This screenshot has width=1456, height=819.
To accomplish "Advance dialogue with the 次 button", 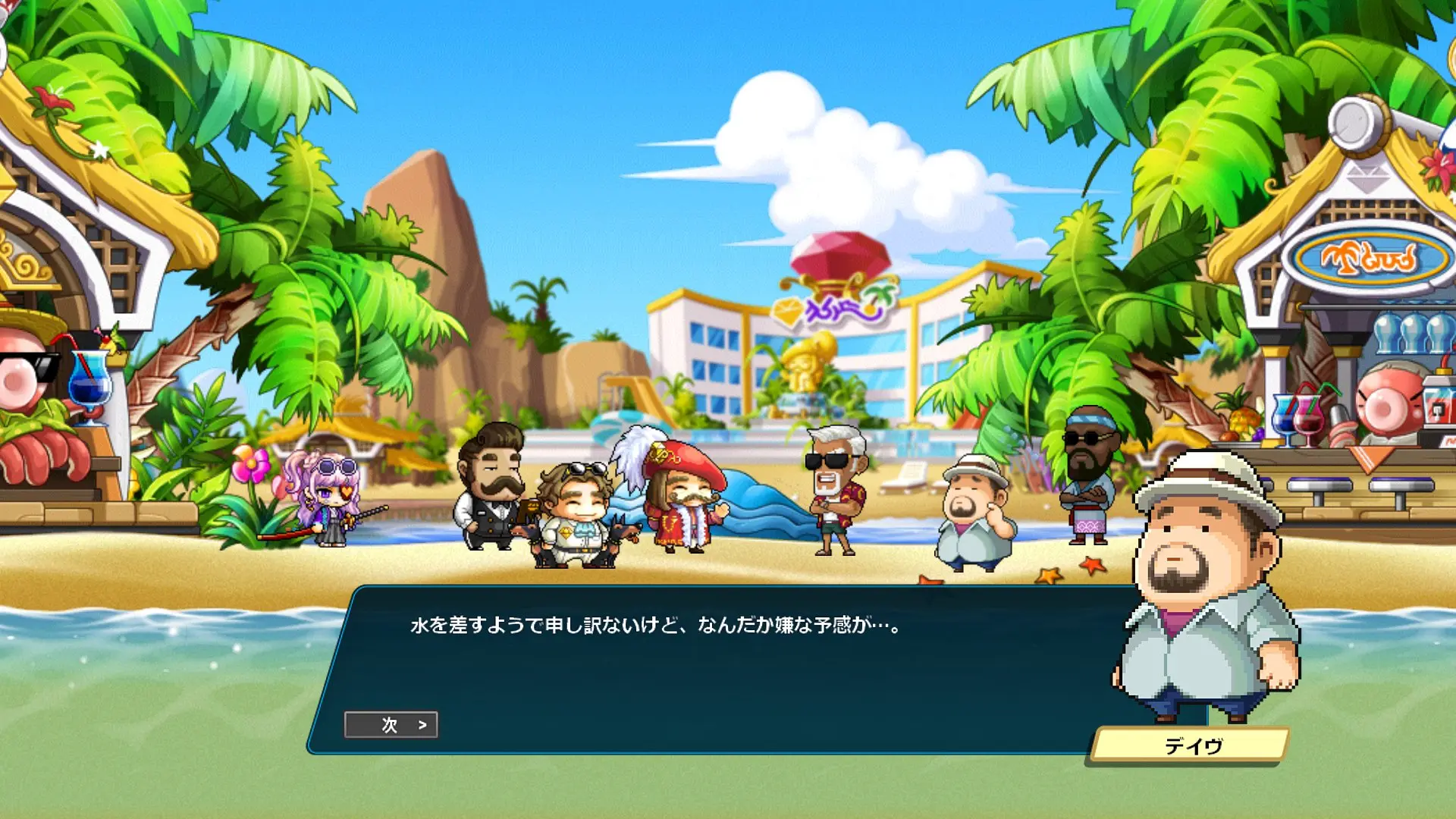I will pos(391,725).
